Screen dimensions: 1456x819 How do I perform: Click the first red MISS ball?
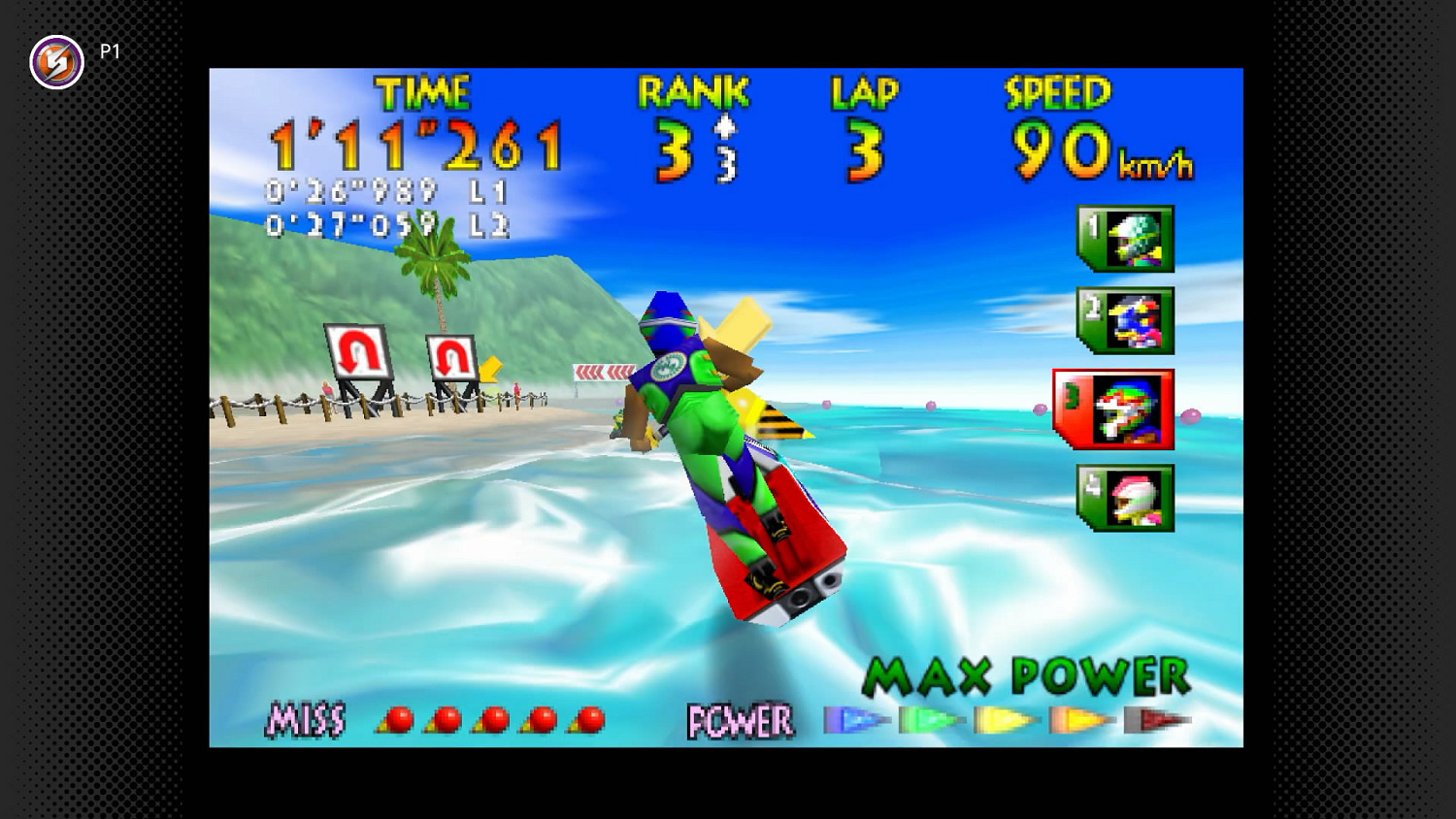pos(400,718)
